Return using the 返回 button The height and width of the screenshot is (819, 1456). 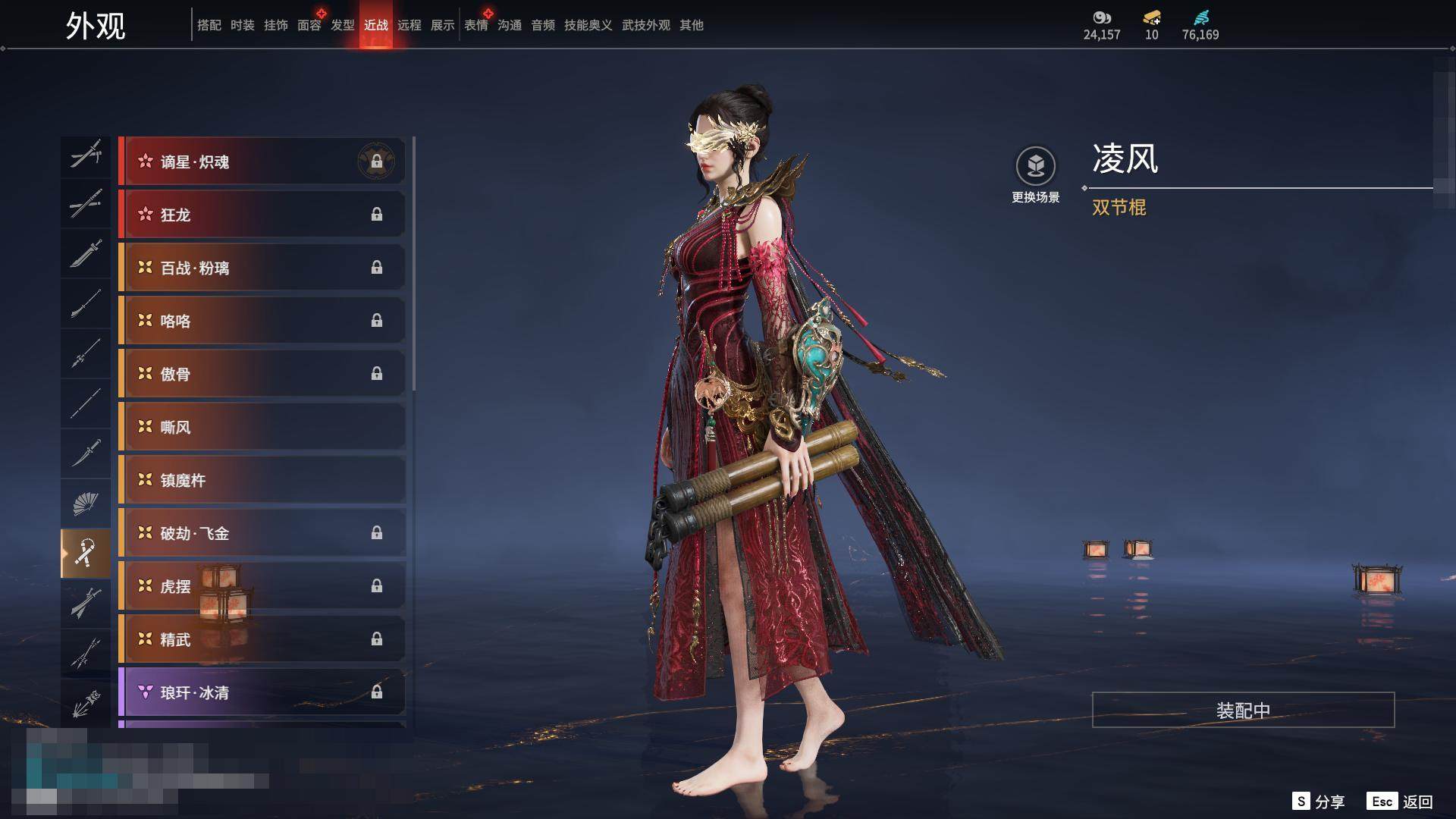click(1400, 802)
